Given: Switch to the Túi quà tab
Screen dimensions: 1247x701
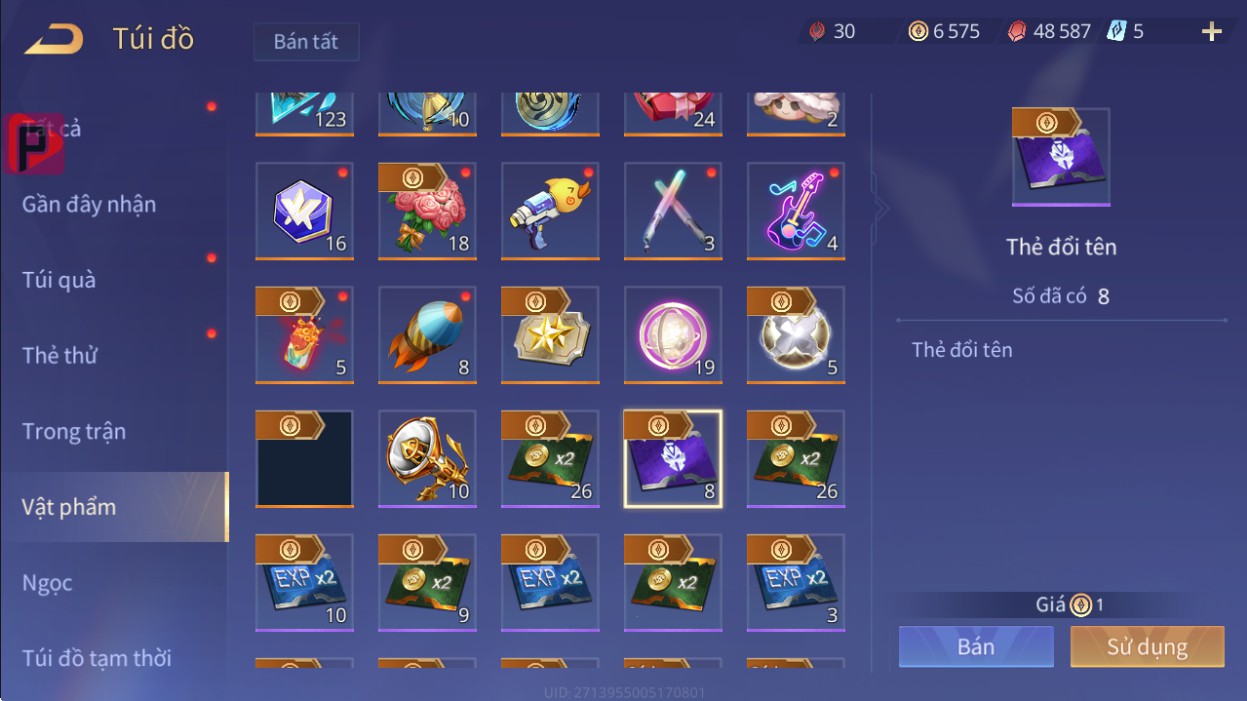Looking at the screenshot, I should coord(59,280).
